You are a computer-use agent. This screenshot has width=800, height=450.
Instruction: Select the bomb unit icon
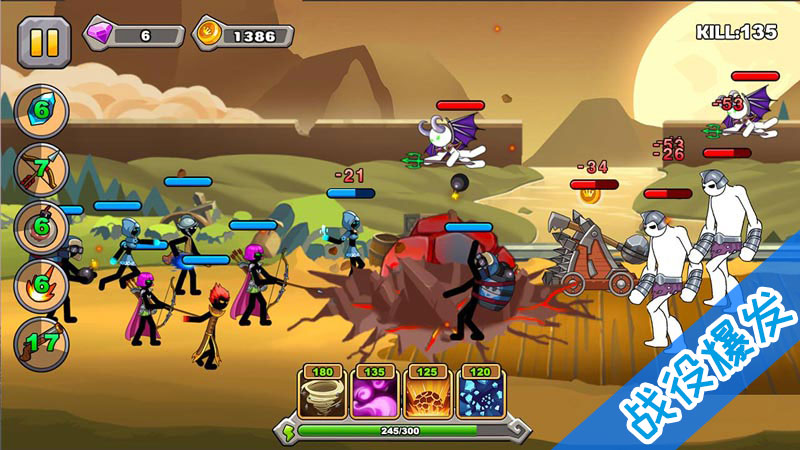[x=41, y=225]
